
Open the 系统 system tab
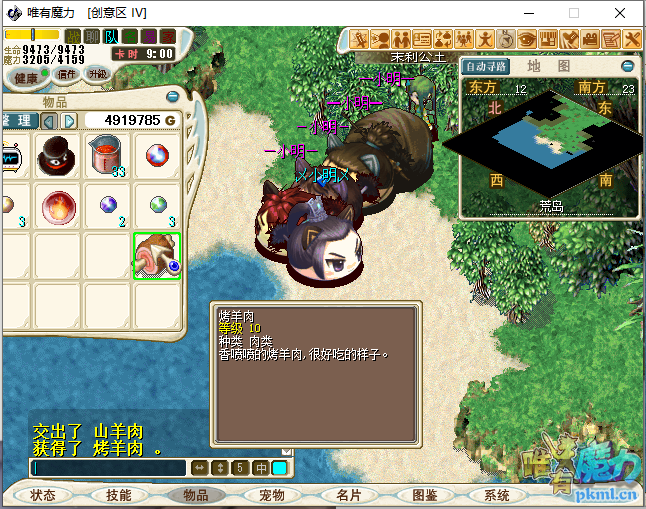(x=497, y=495)
